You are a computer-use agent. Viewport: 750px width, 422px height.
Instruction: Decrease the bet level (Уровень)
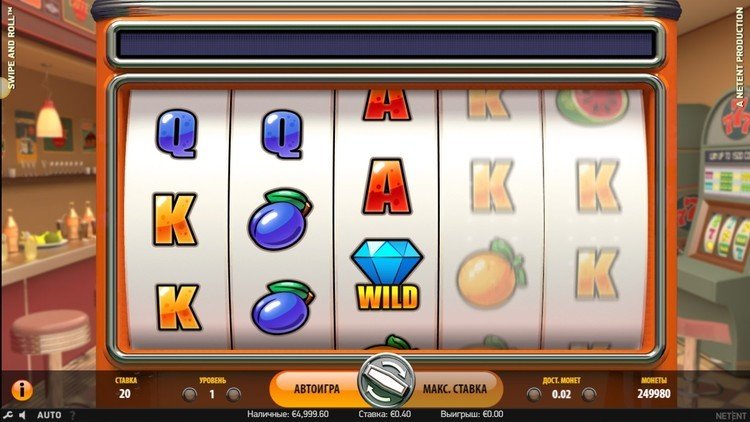click(188, 395)
